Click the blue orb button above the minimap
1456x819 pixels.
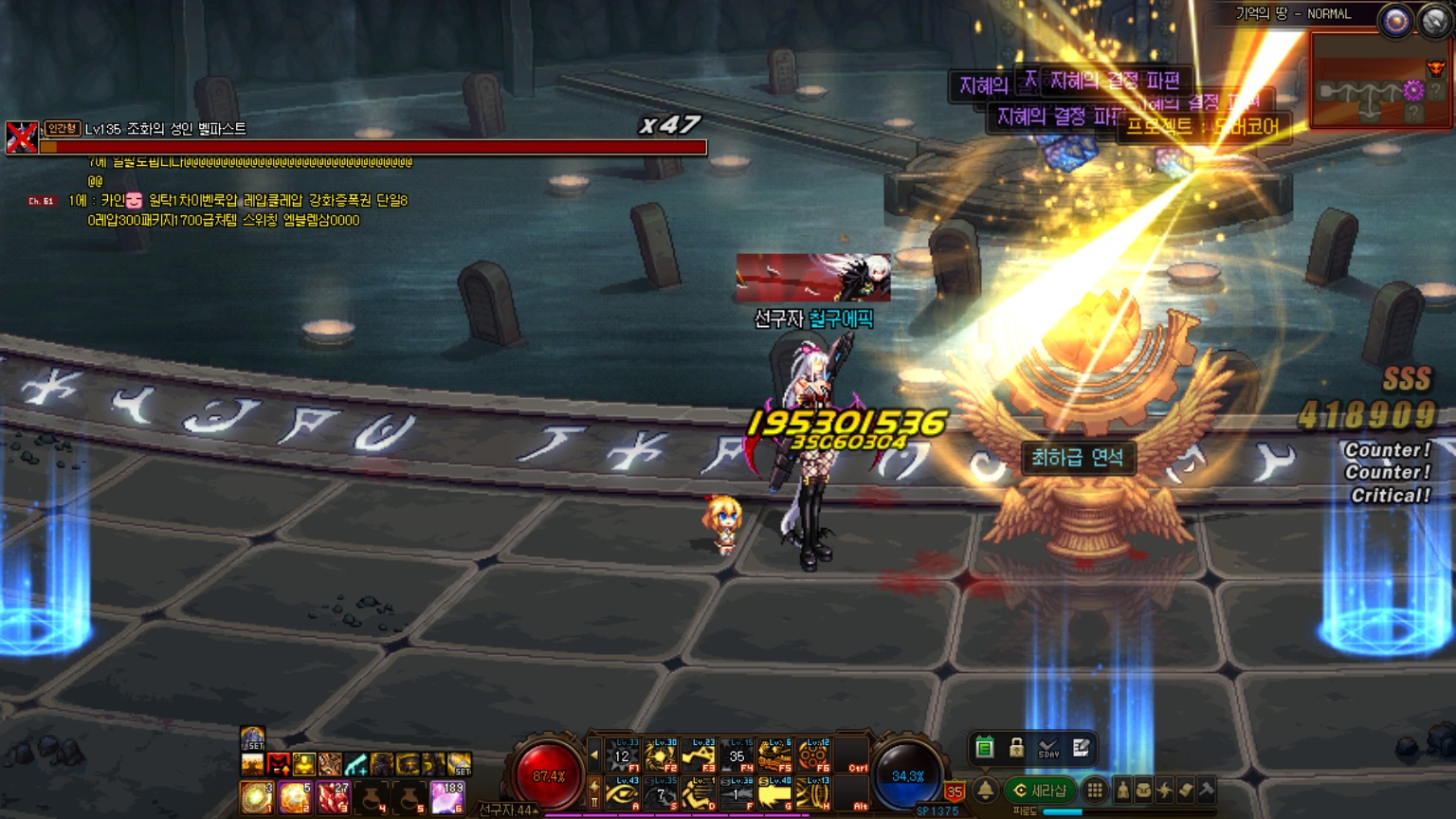(x=1395, y=21)
